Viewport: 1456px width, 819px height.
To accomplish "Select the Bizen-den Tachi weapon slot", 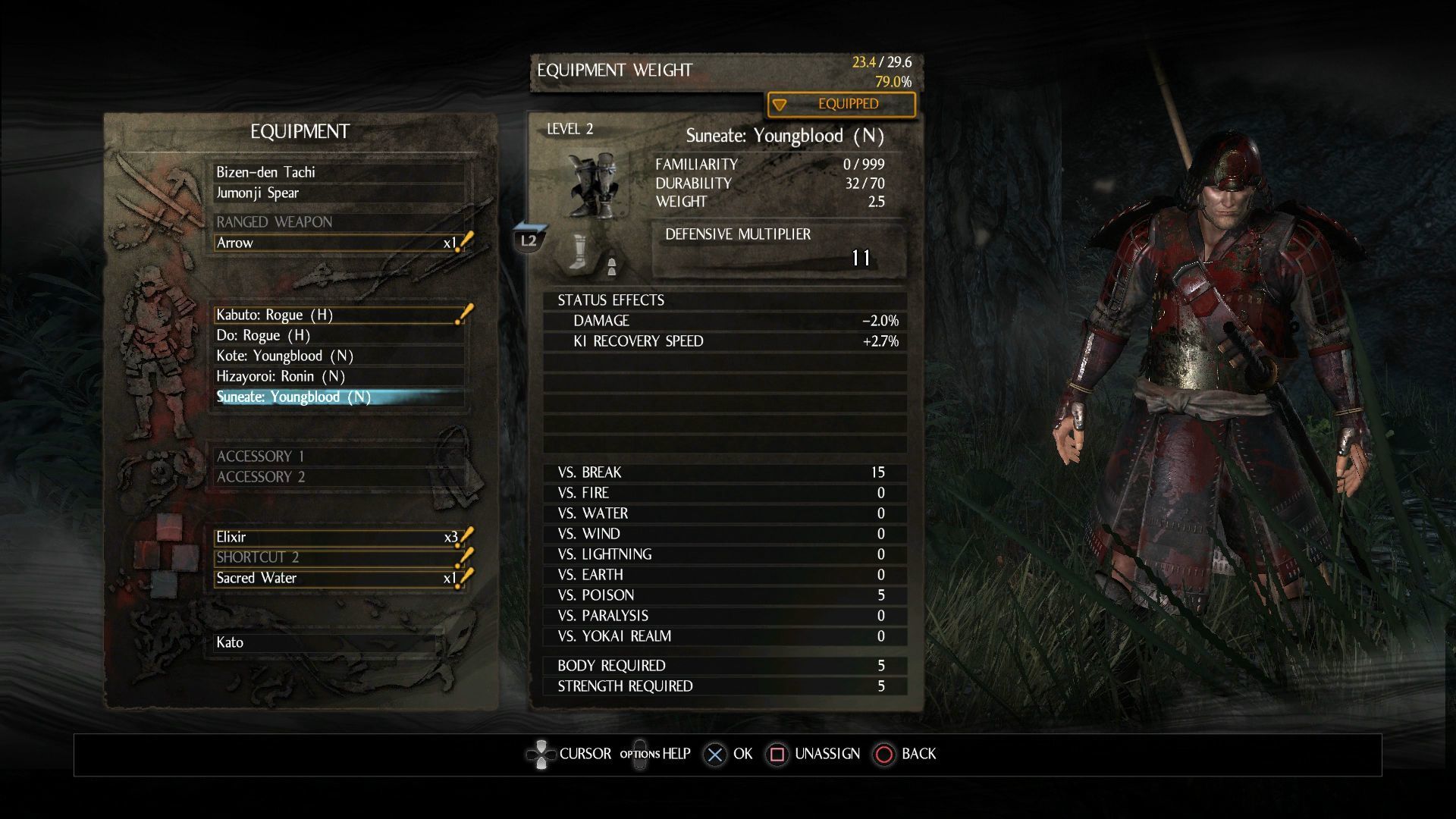I will pyautogui.click(x=339, y=172).
